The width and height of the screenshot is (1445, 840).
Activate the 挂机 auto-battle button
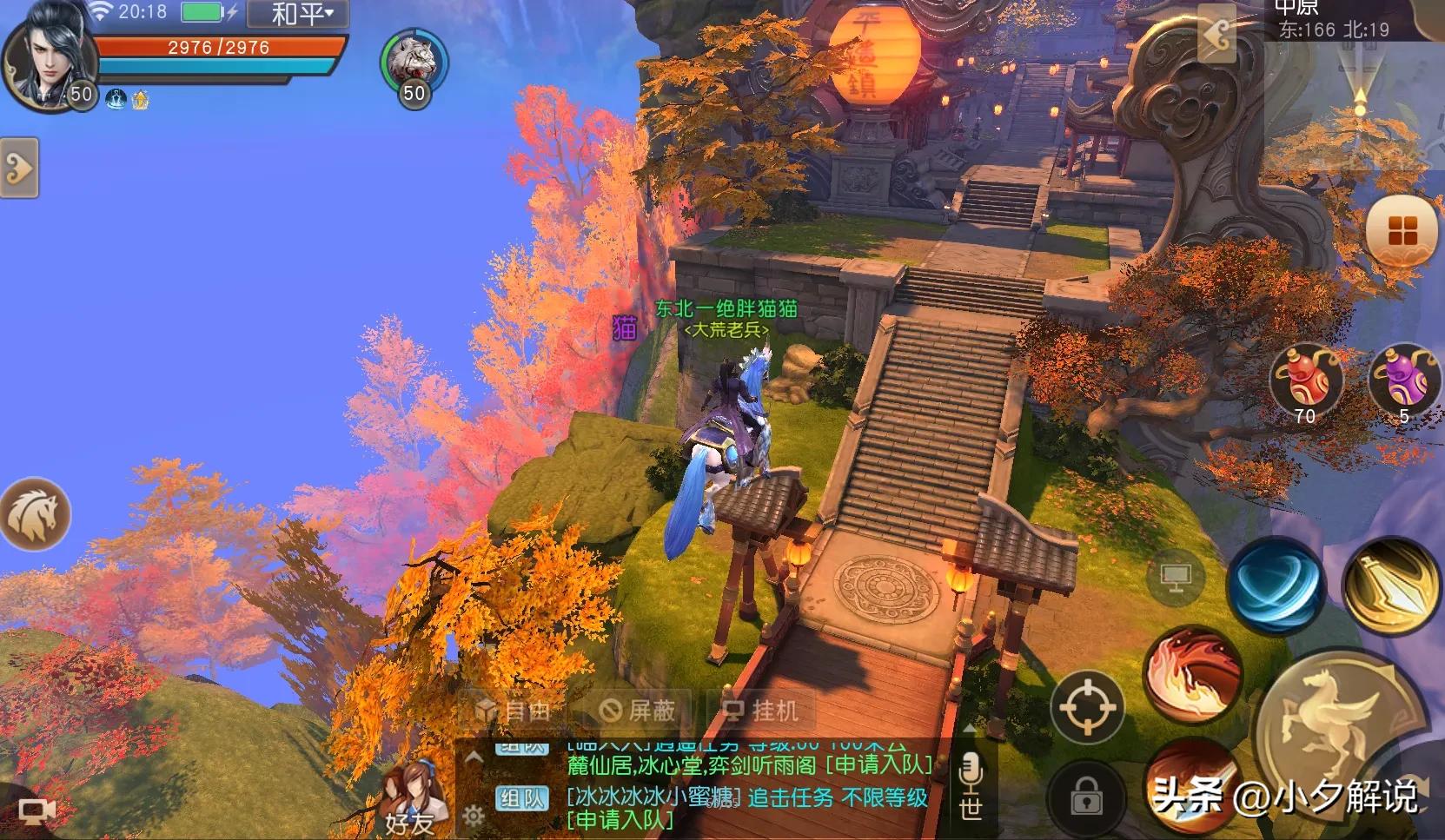click(760, 711)
